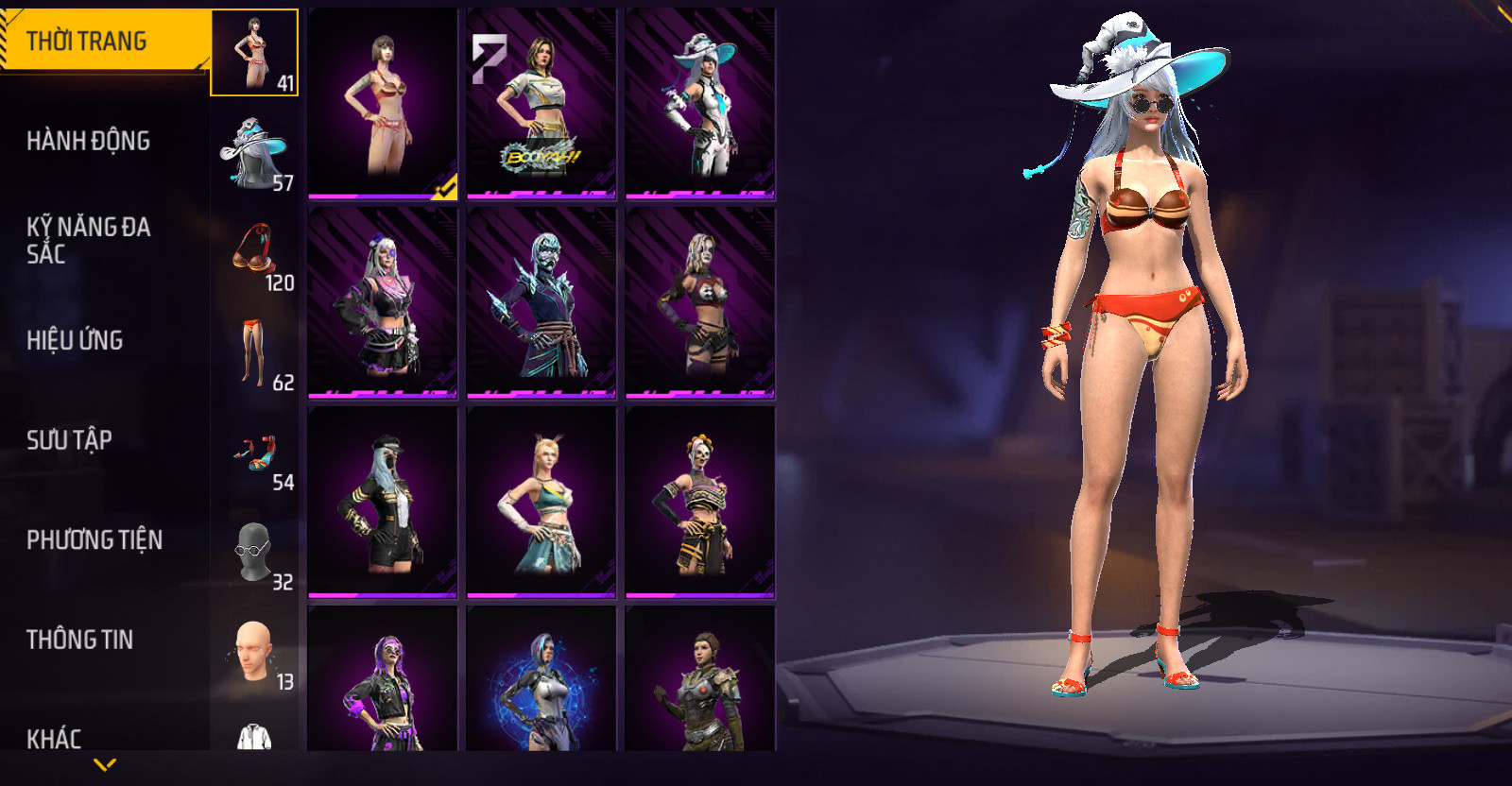Screen dimensions: 1512x786
Task: Open the Phương Tiện tab
Action: (x=94, y=540)
